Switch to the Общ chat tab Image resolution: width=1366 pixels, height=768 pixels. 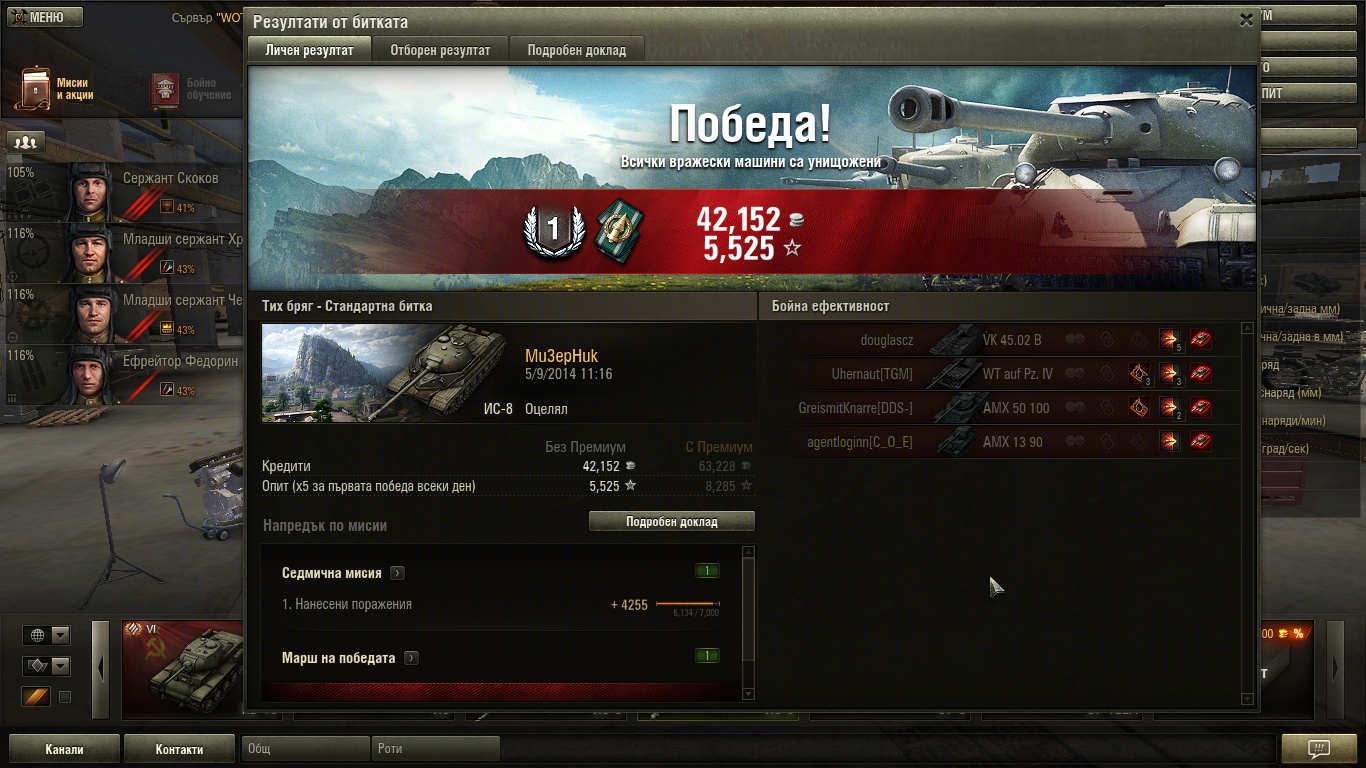pyautogui.click(x=306, y=749)
